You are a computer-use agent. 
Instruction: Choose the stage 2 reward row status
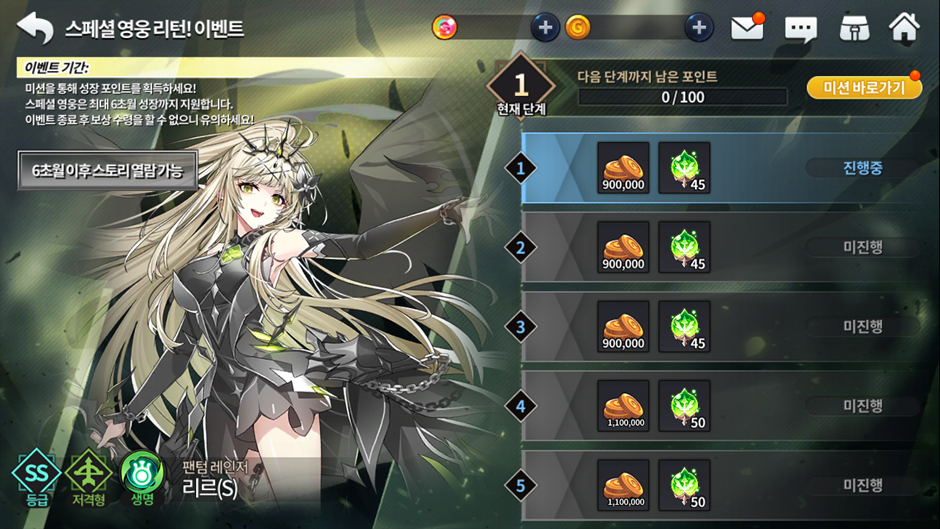click(862, 247)
